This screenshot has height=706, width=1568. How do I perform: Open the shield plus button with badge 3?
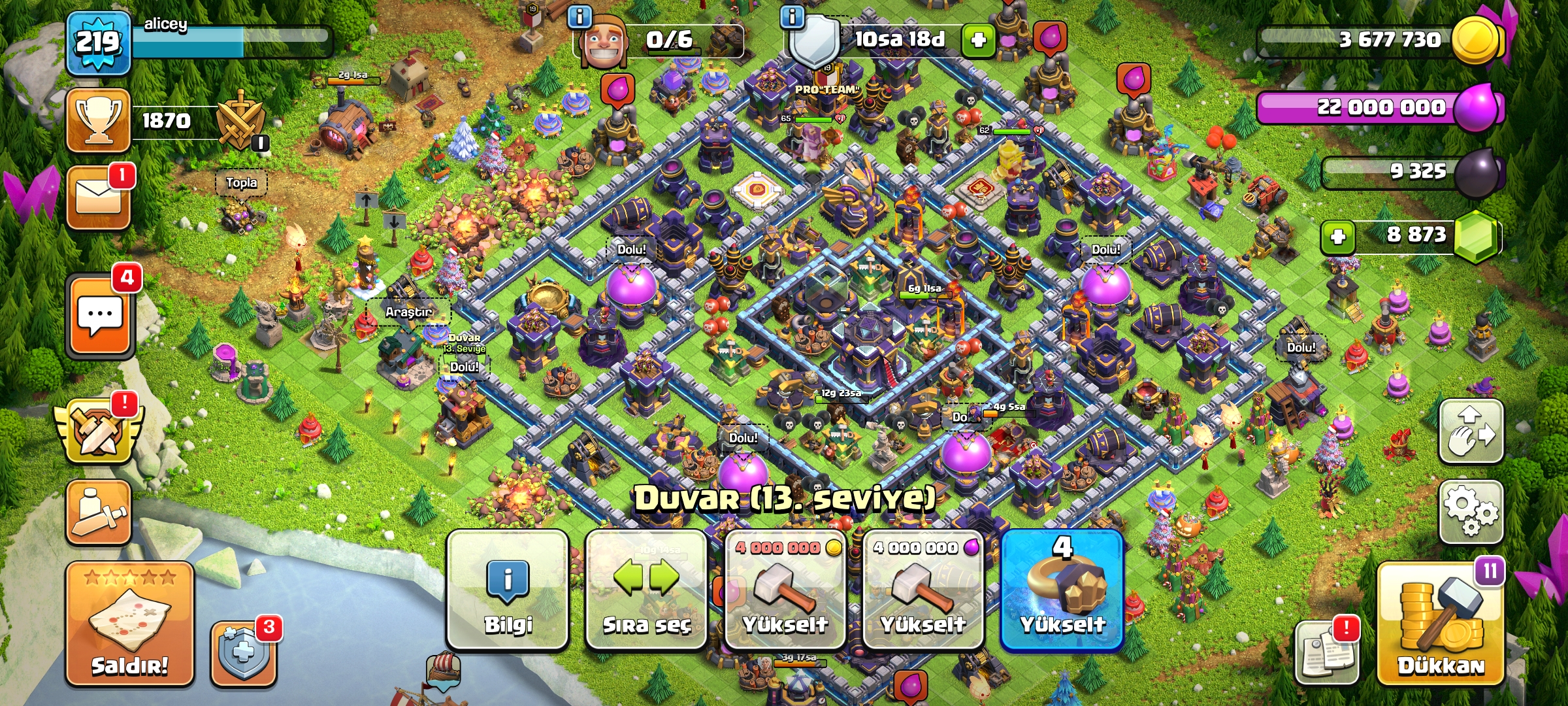[243, 653]
